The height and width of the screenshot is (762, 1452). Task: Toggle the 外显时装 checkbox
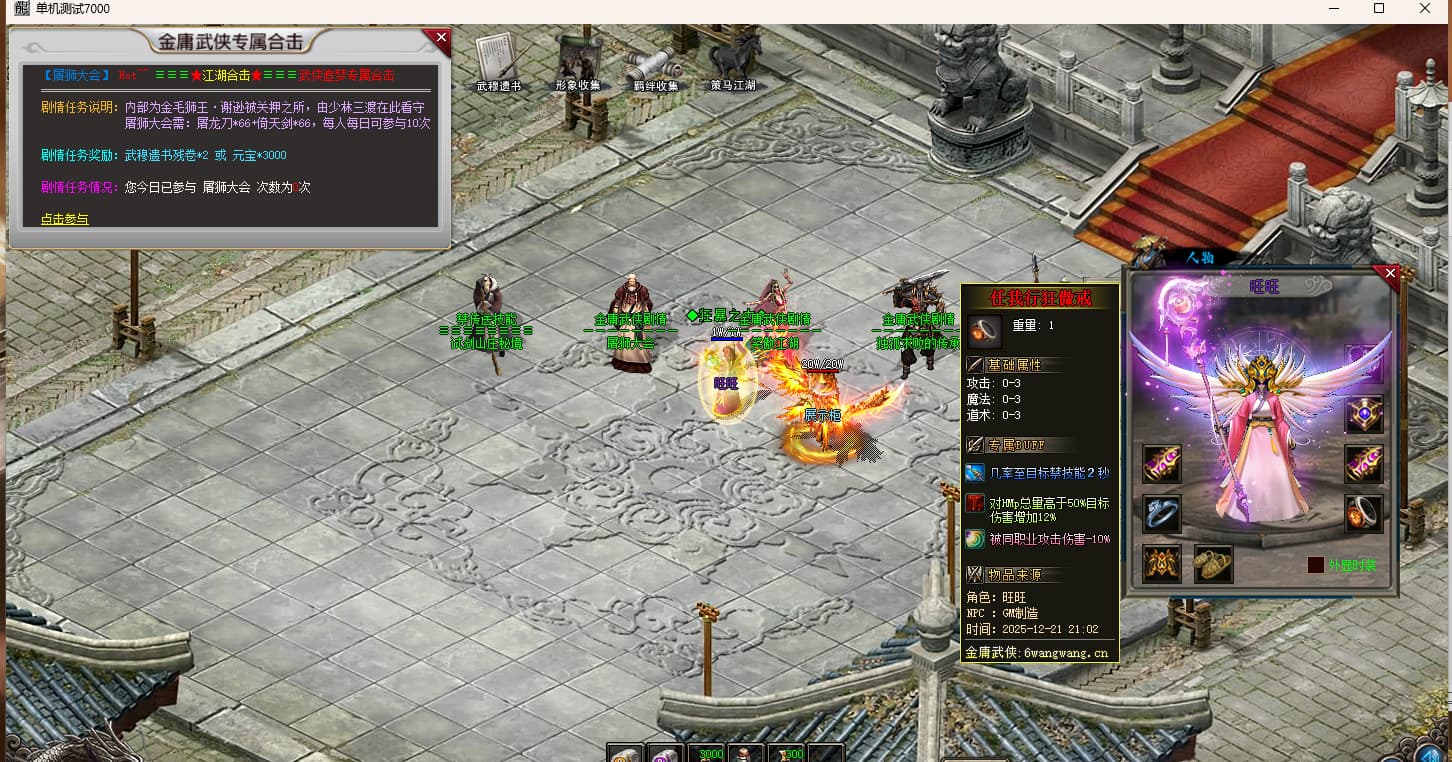click(1315, 565)
